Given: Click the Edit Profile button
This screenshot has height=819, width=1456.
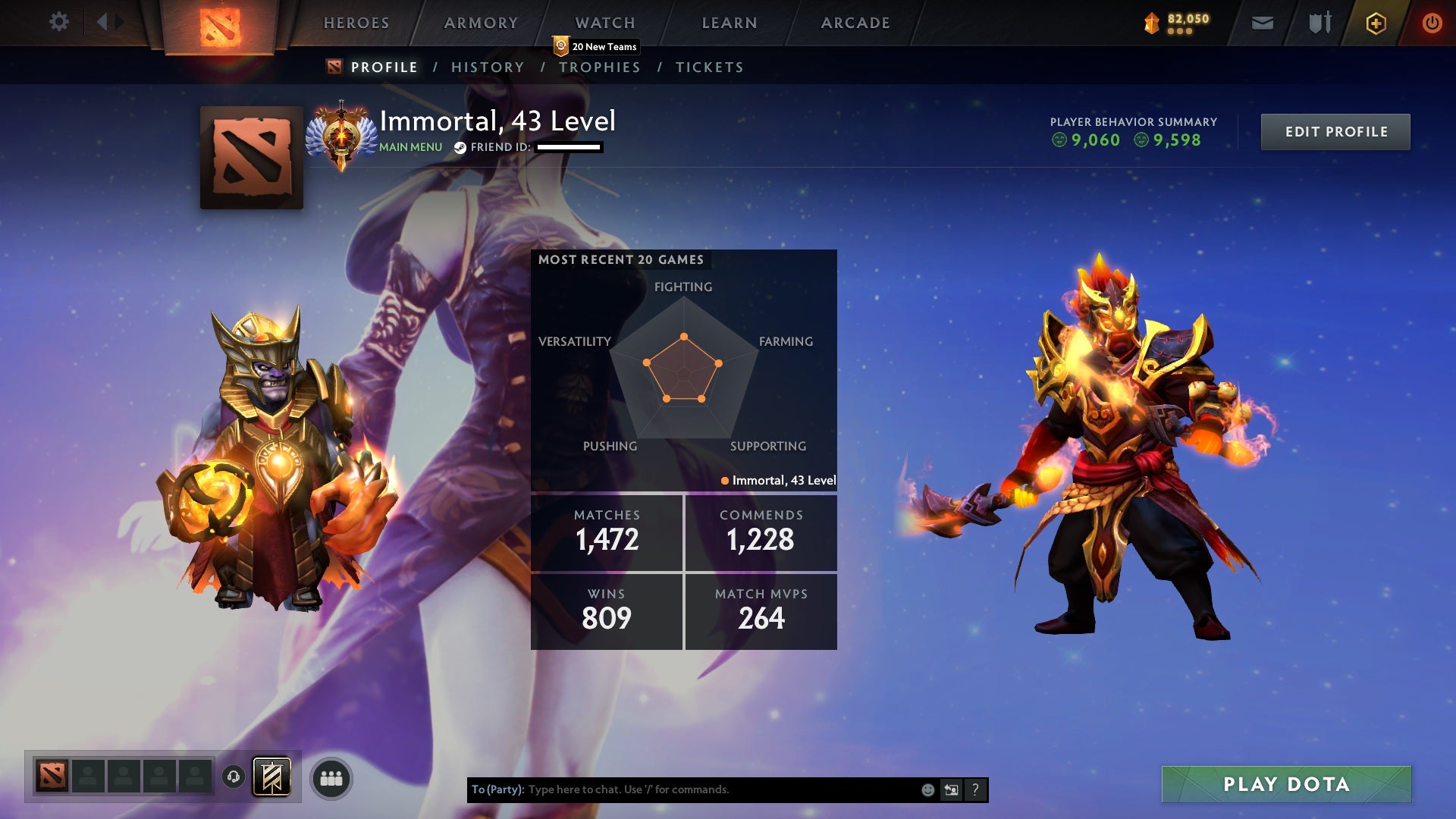Looking at the screenshot, I should 1335,132.
